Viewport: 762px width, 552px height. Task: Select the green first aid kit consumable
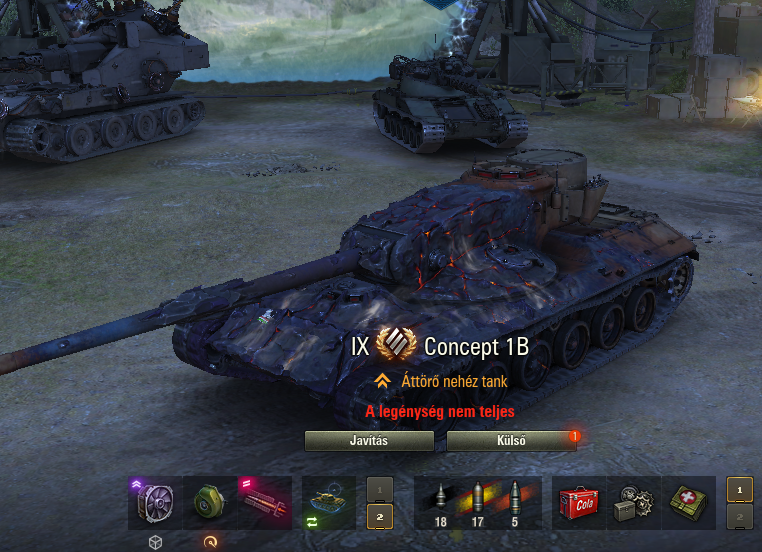688,502
